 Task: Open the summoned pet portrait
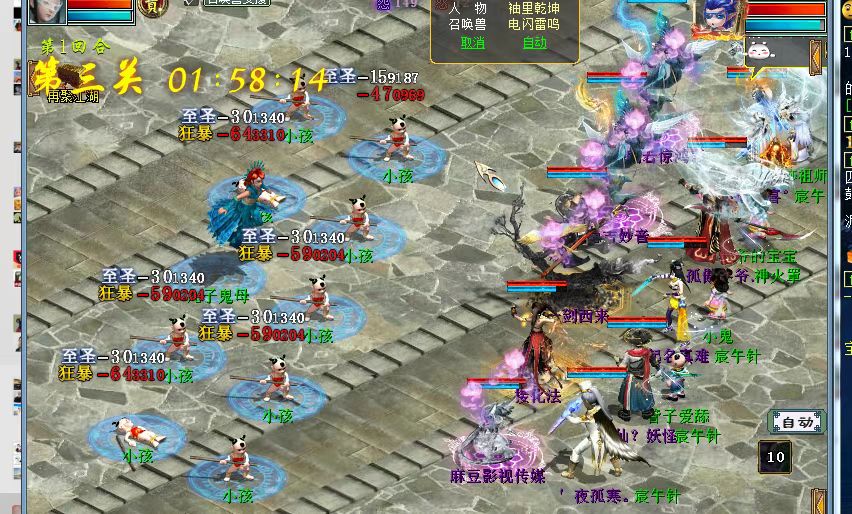[x=719, y=18]
